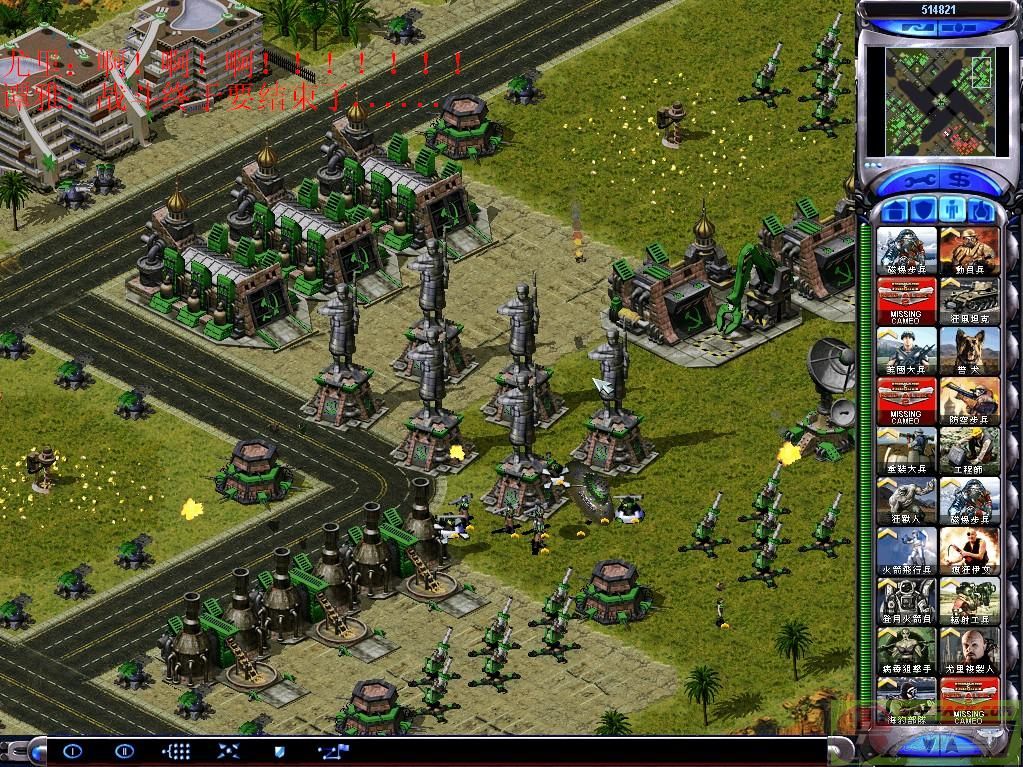Viewport: 1023px width, 767px height.
Task: Train a Flak Trooper (防空步兵)
Action: point(969,402)
